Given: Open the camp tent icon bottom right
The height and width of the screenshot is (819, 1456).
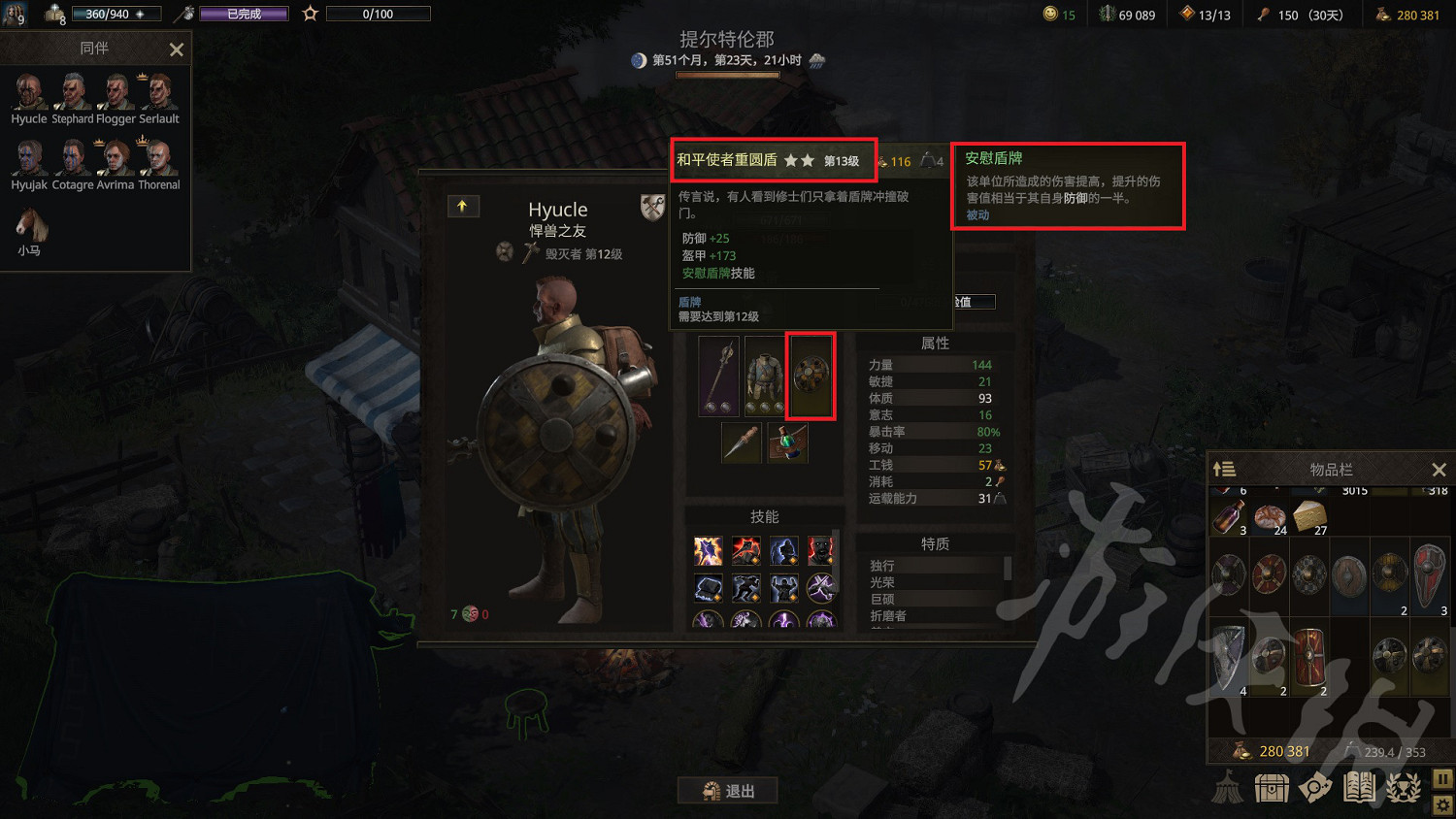Looking at the screenshot, I should click(x=1228, y=787).
